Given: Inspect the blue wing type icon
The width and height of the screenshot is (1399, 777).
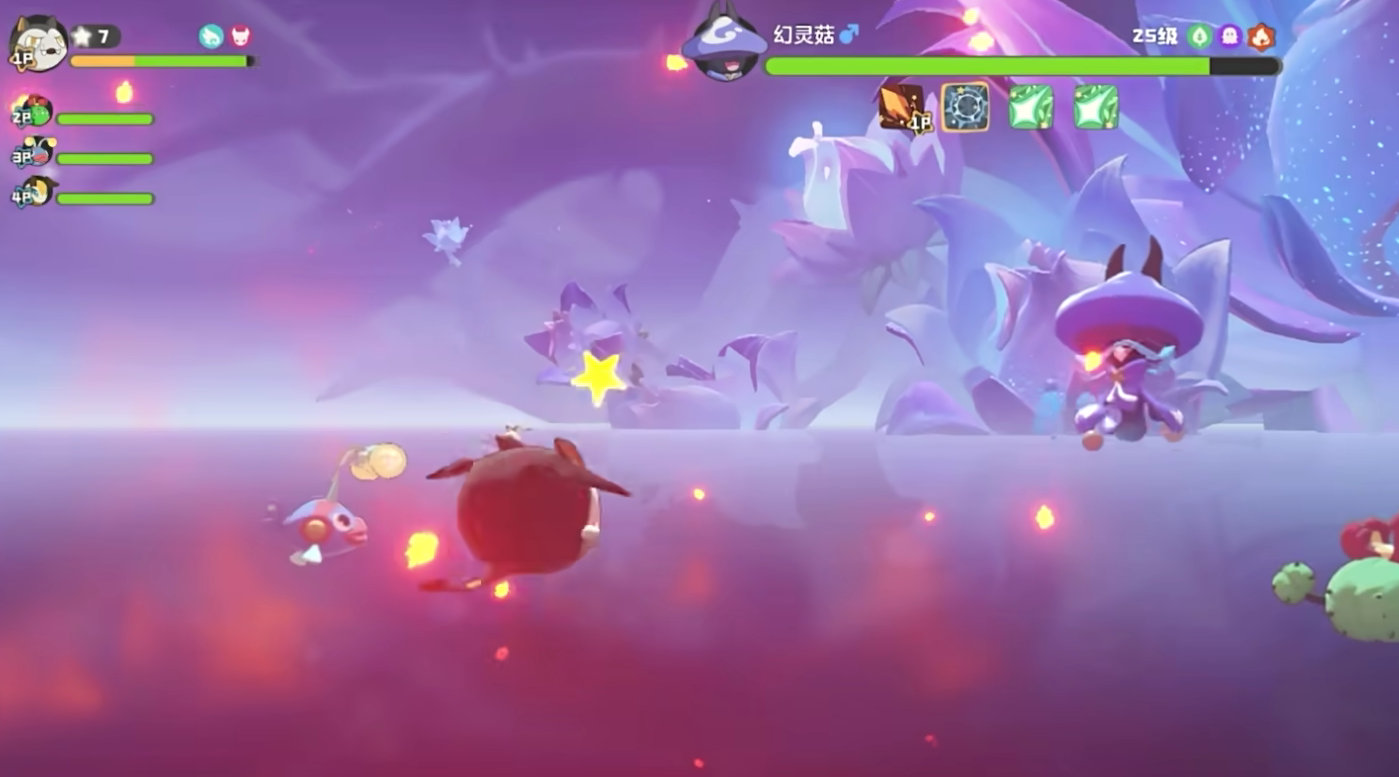Looking at the screenshot, I should (x=210, y=37).
